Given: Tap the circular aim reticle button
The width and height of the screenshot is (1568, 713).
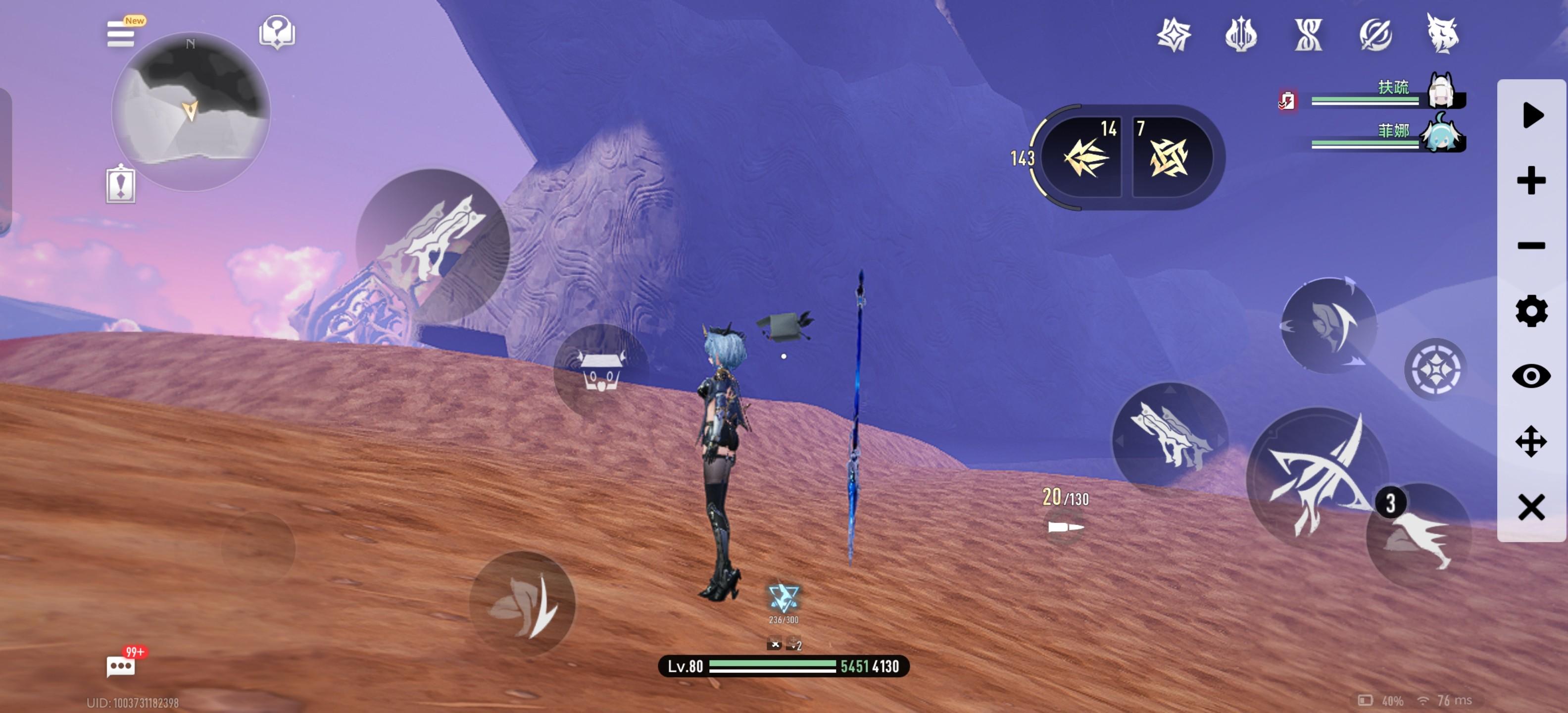Looking at the screenshot, I should (1435, 369).
